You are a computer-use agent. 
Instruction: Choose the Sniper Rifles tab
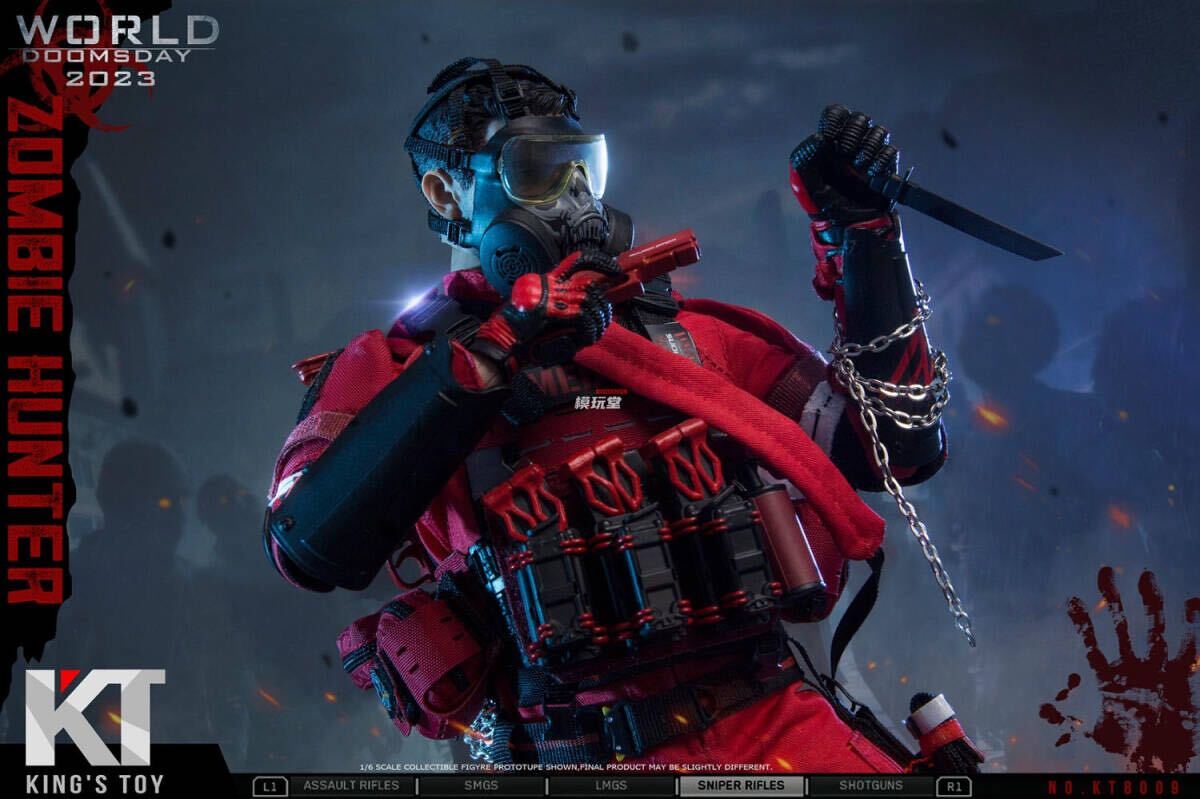(741, 786)
